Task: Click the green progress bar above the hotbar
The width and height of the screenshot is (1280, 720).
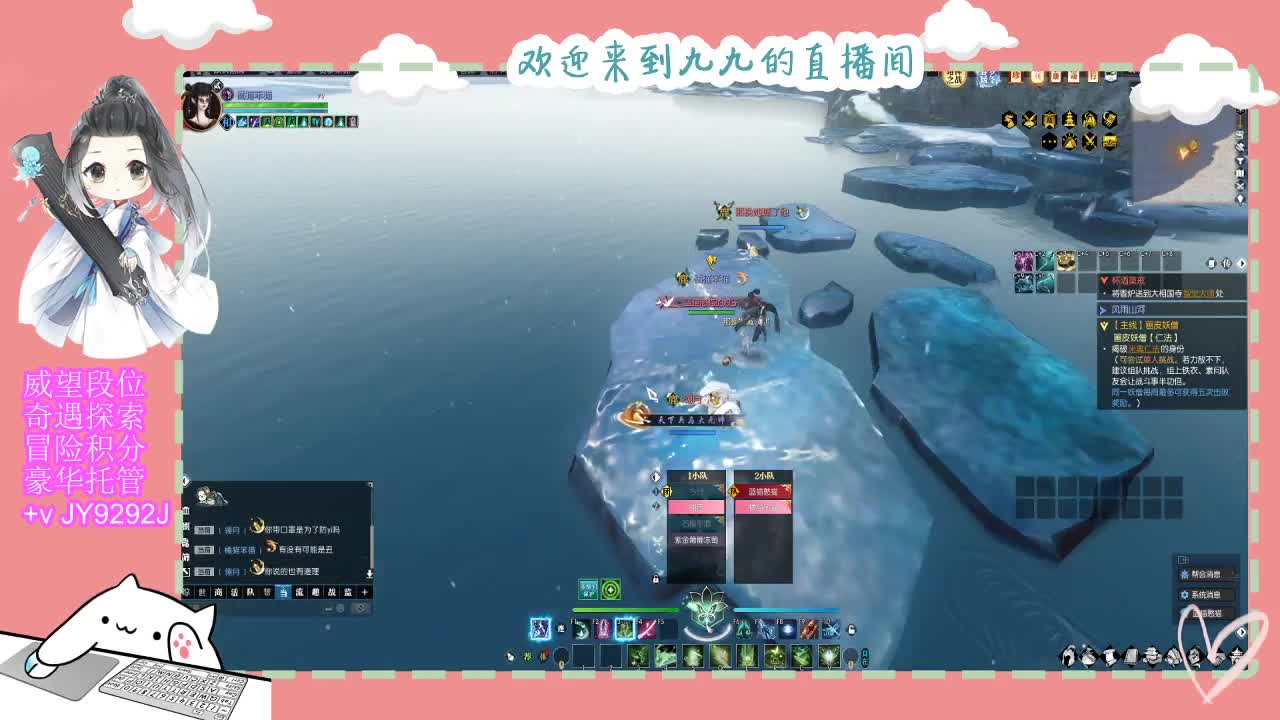Action: tap(626, 610)
